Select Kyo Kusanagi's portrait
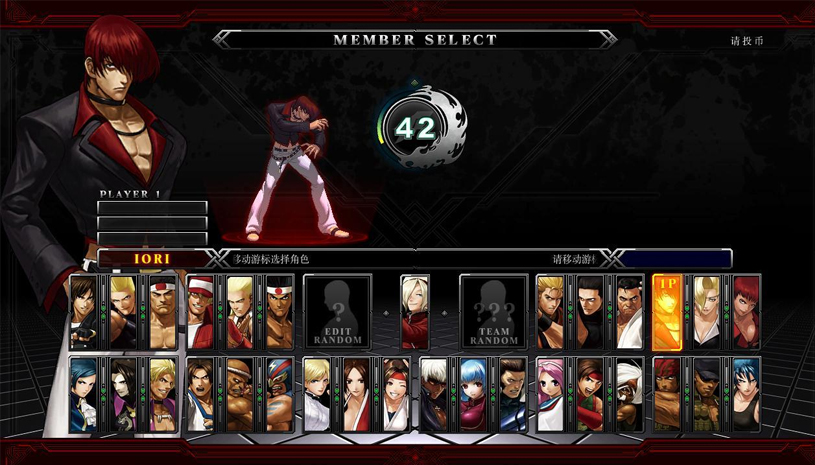The image size is (815, 465). (x=82, y=312)
